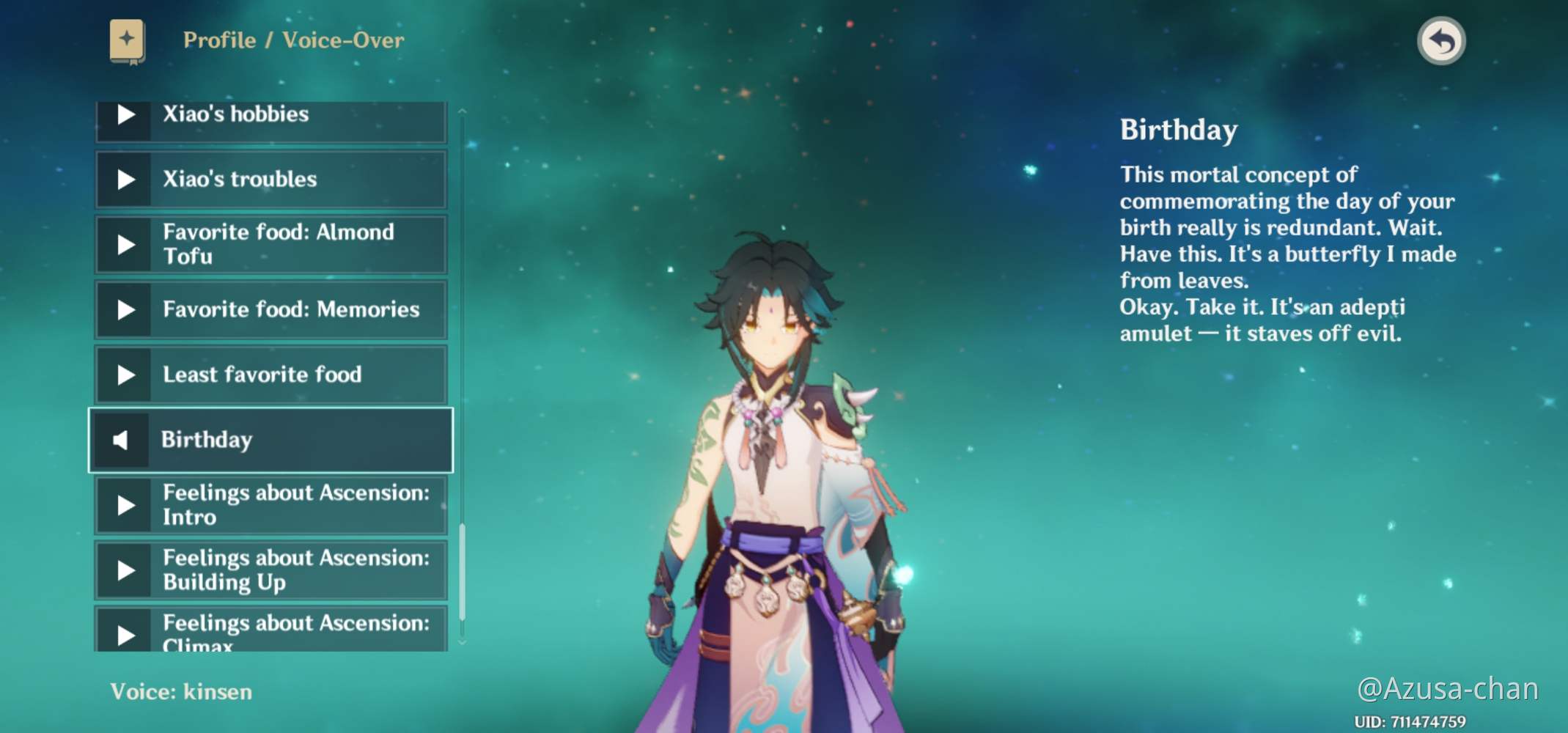
Task: Select the Birthday voice line entry
Action: [x=271, y=440]
